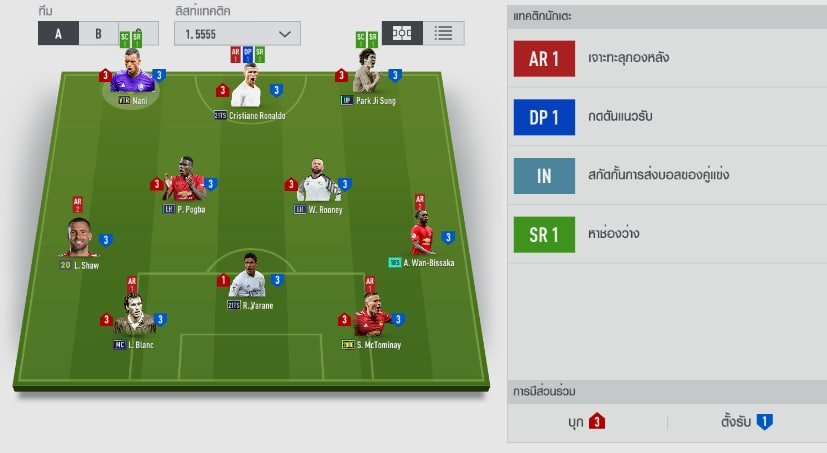The width and height of the screenshot is (827, 453).
Task: Select Nani on the pitch
Action: [132, 75]
